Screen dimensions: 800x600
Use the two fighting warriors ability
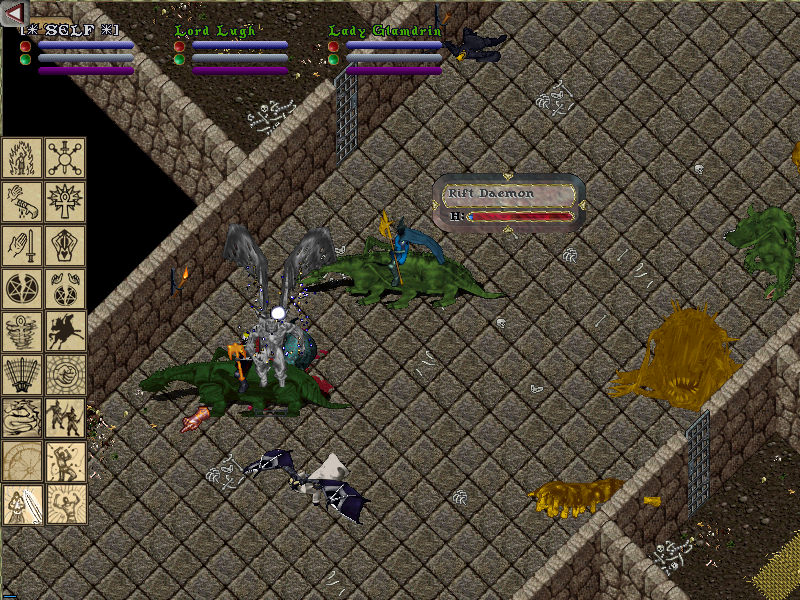point(66,418)
